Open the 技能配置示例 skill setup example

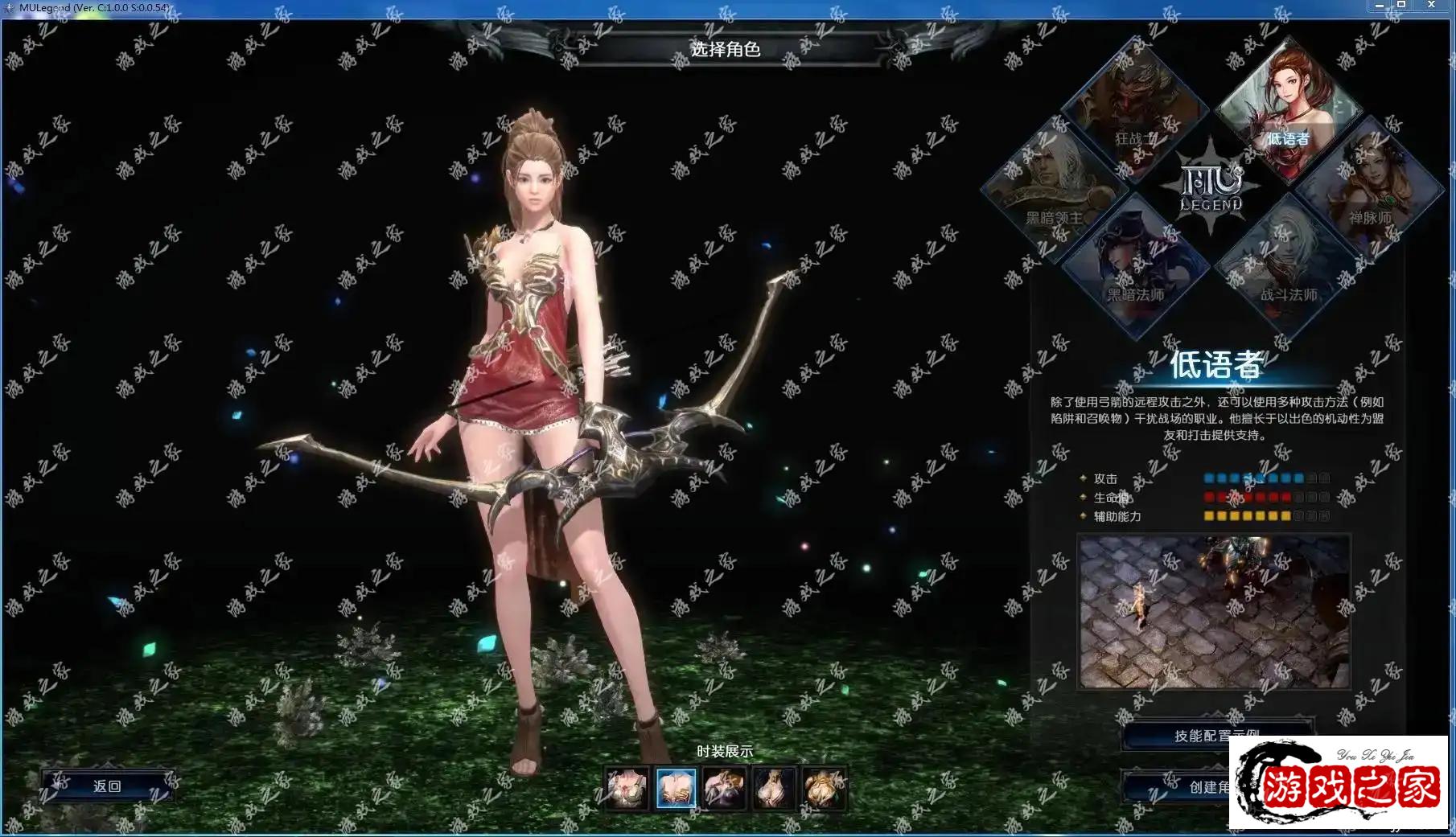tap(1216, 735)
